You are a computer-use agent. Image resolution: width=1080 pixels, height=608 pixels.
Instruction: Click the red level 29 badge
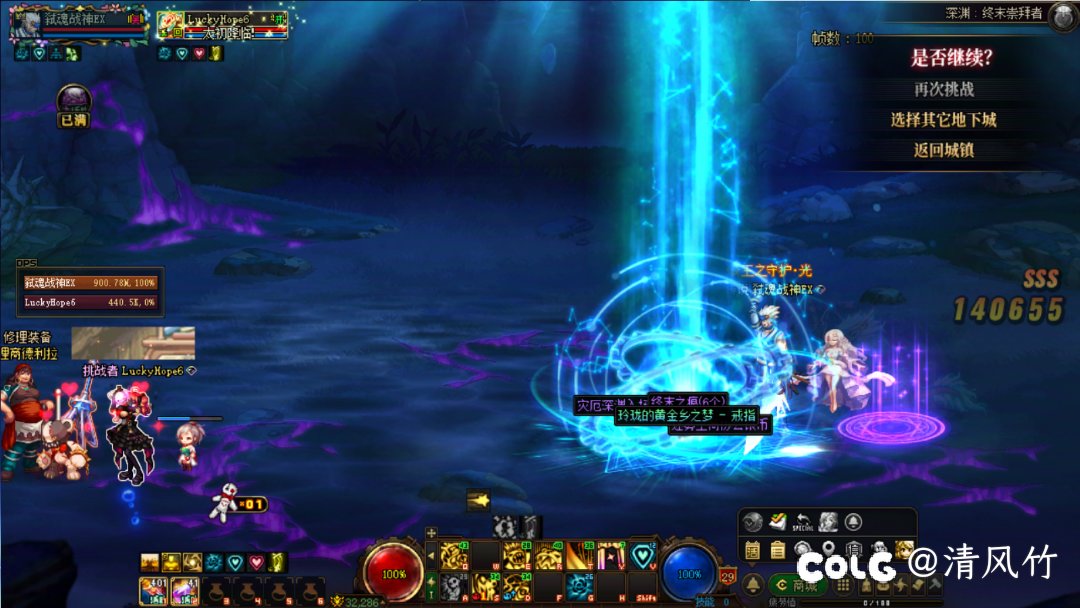point(728,576)
